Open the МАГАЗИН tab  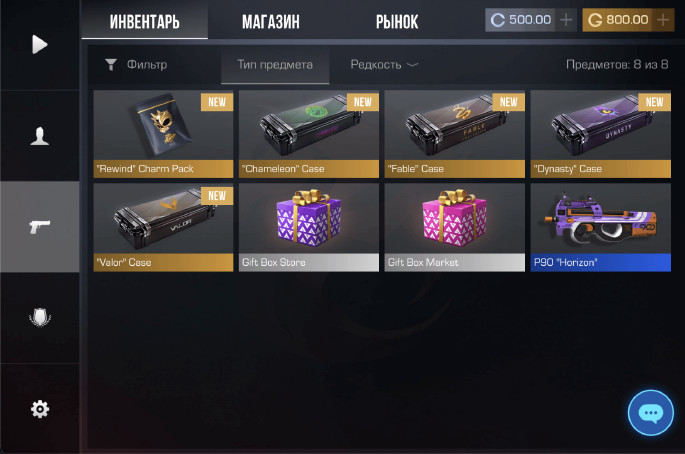click(x=271, y=21)
